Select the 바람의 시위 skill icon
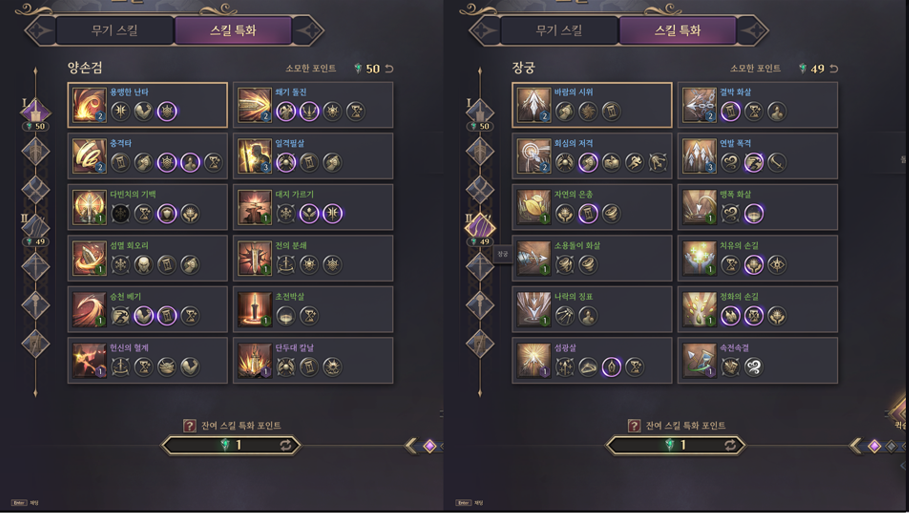The width and height of the screenshot is (909, 513). coord(534,105)
